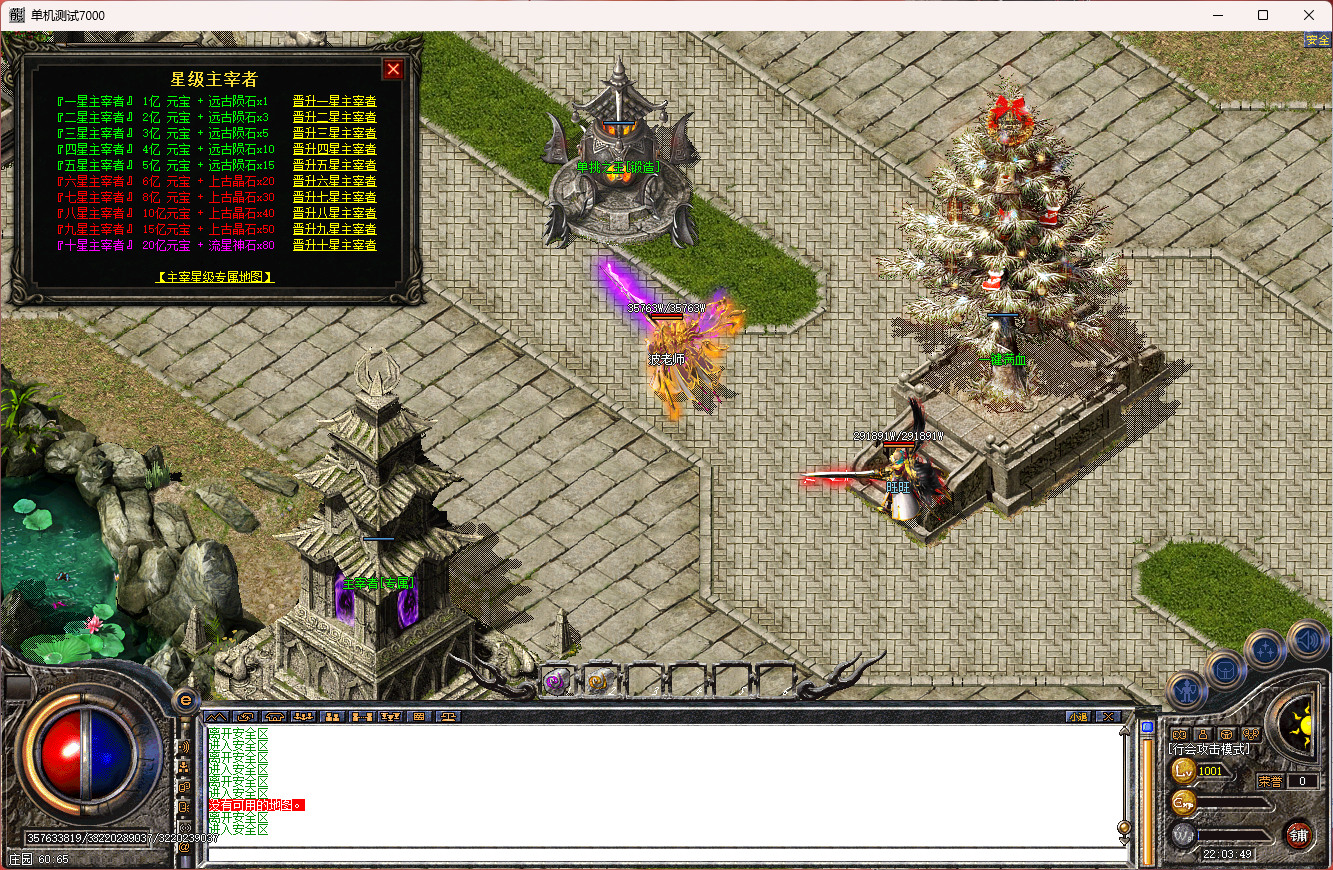The width and height of the screenshot is (1333, 870).
Task: Open the skills sparkle round button
Action: tap(1265, 649)
